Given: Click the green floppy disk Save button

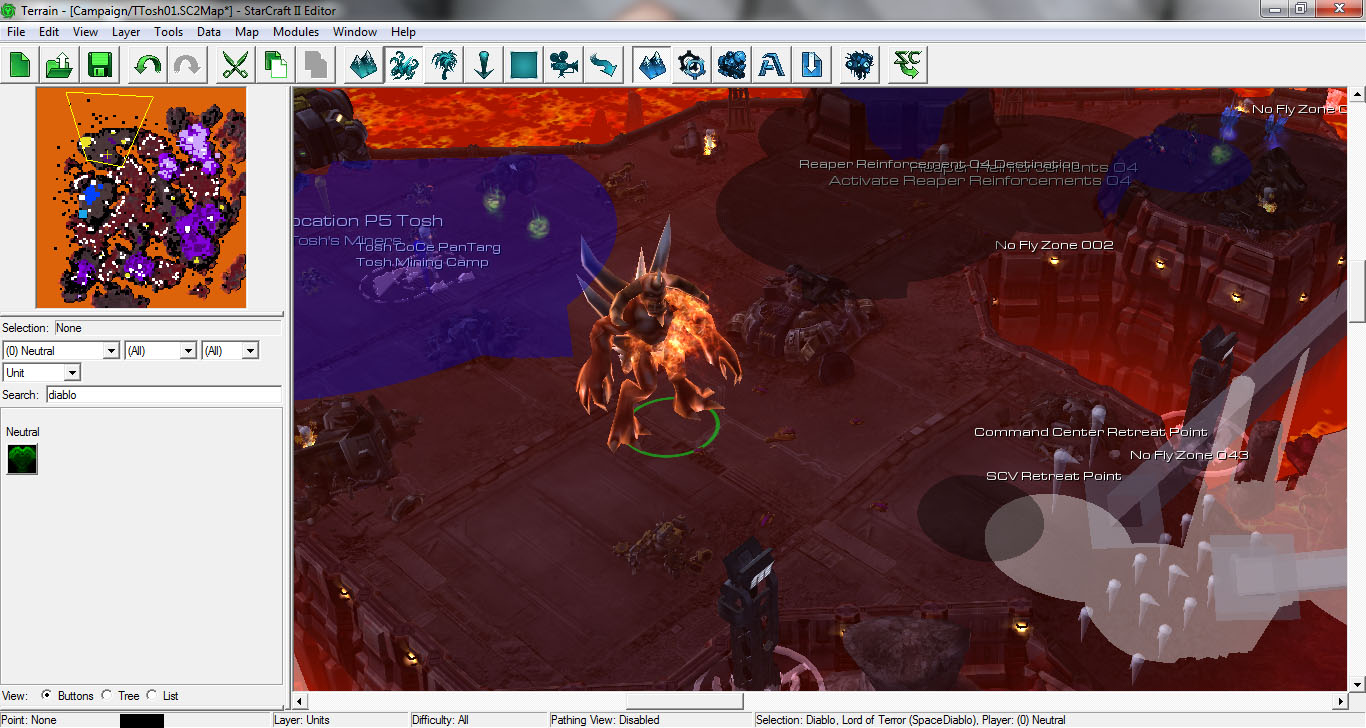Looking at the screenshot, I should click(x=99, y=66).
